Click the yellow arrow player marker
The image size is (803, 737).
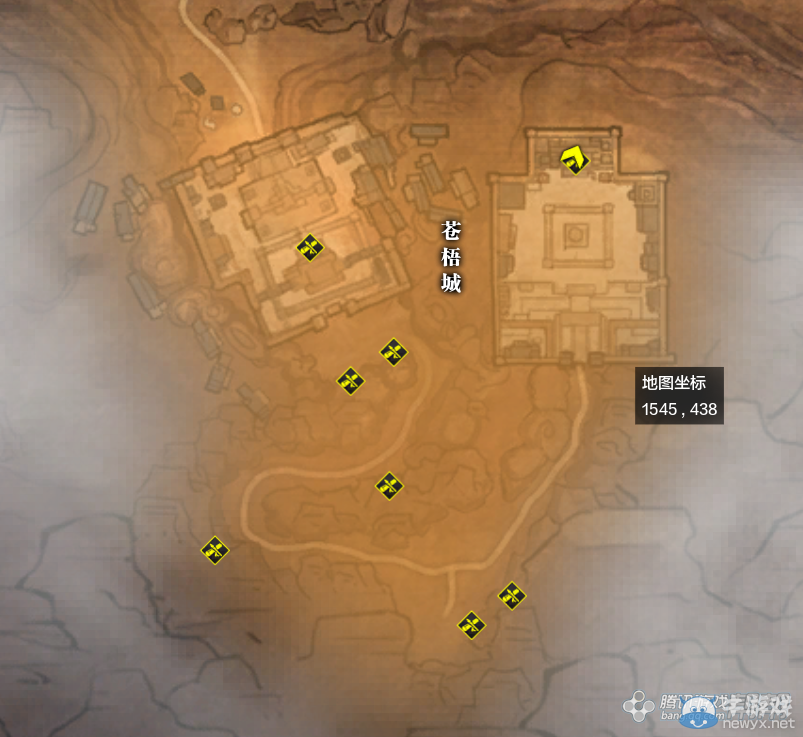point(573,159)
